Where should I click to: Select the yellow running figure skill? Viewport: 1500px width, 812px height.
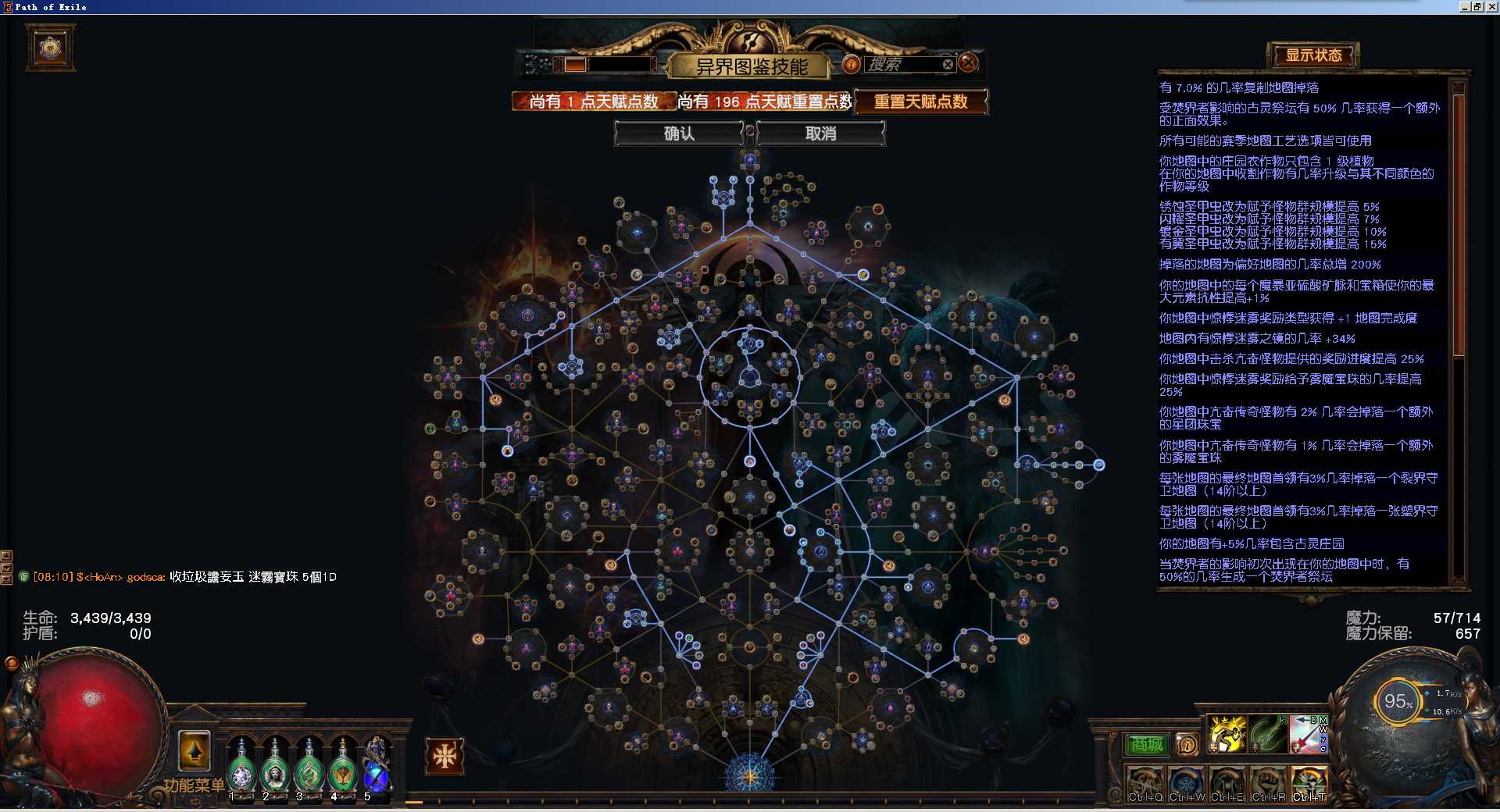point(1227,734)
